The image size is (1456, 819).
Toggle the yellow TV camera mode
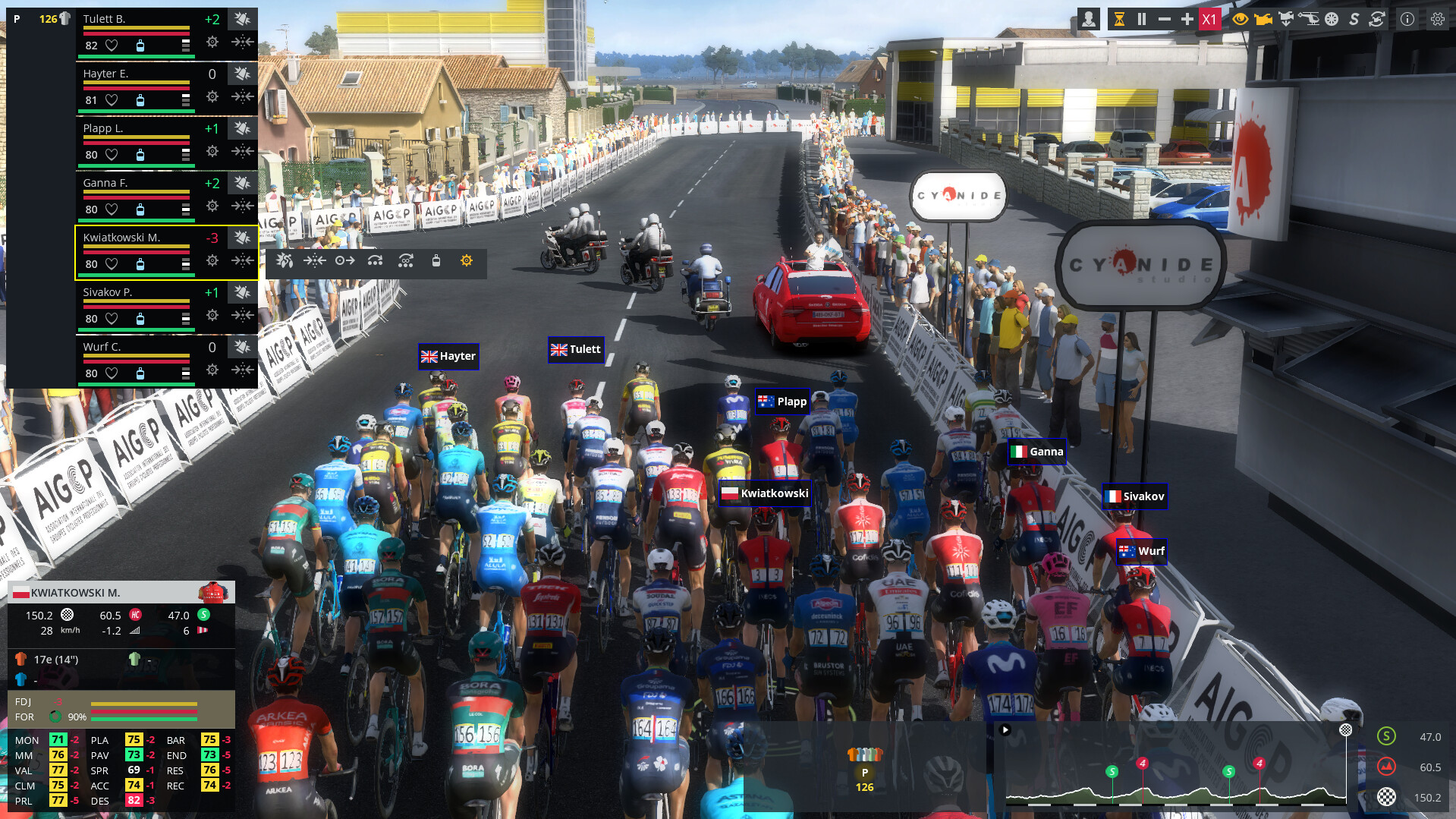tap(1263, 18)
